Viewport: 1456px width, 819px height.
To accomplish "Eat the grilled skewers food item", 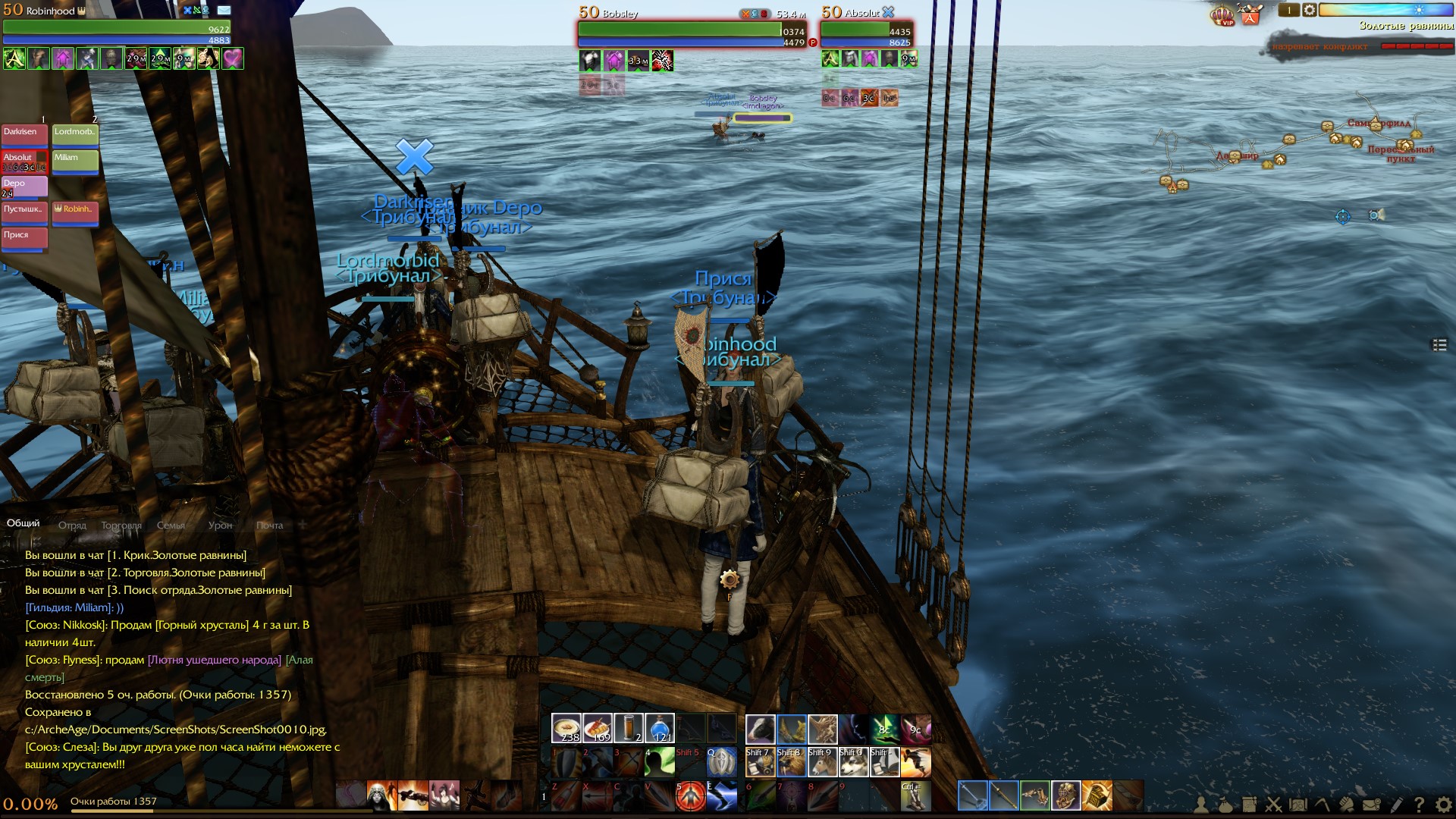I will point(598,728).
